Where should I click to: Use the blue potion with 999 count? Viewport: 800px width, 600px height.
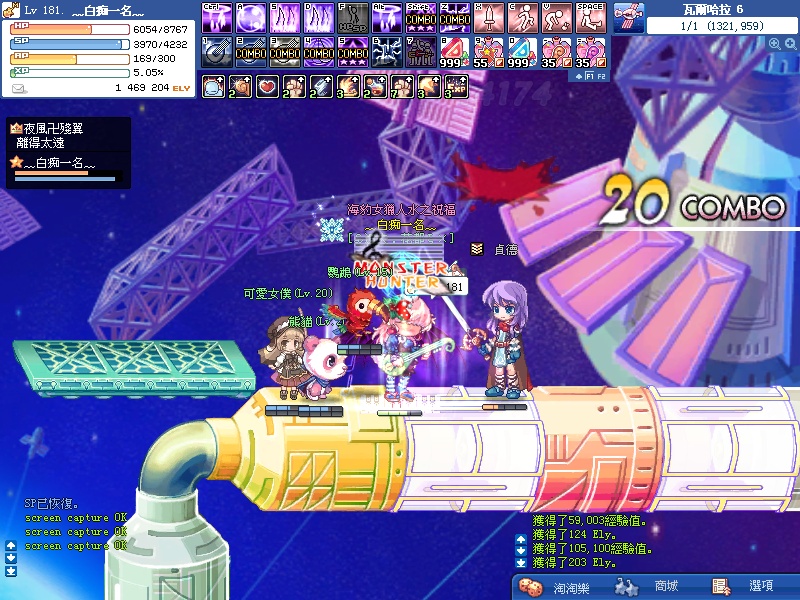click(x=522, y=50)
